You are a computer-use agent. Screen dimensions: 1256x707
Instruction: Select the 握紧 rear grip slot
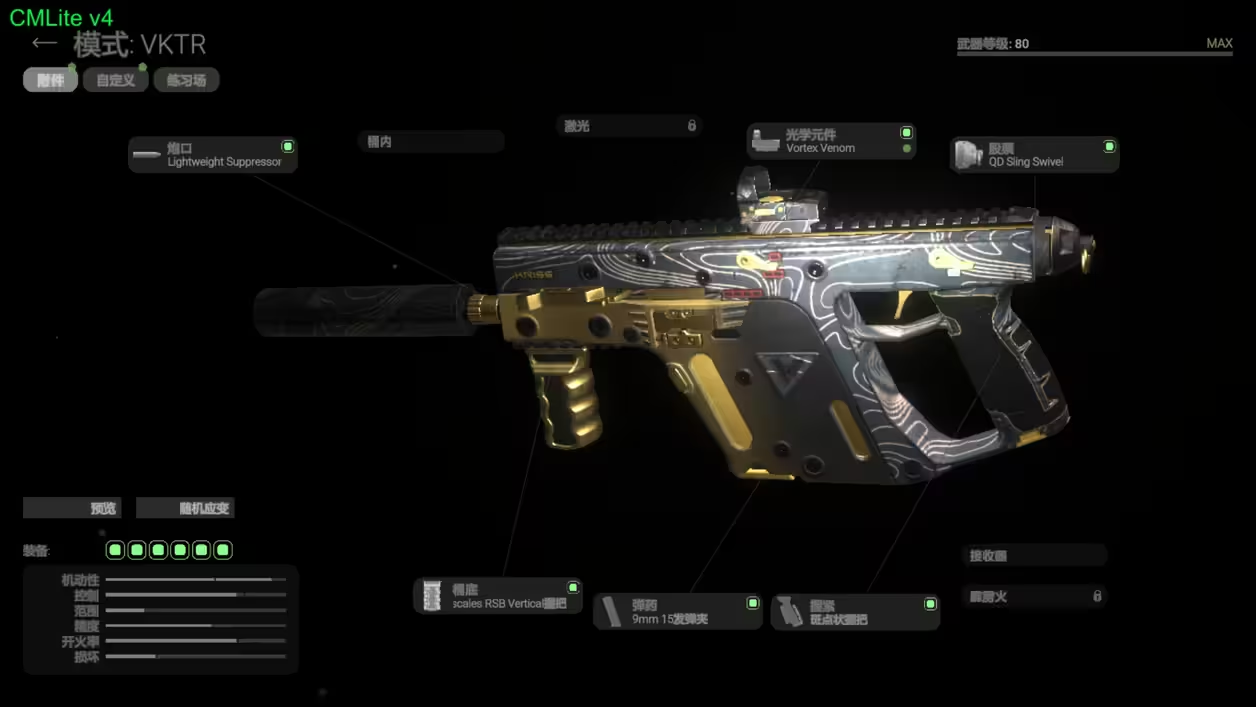[x=855, y=612]
